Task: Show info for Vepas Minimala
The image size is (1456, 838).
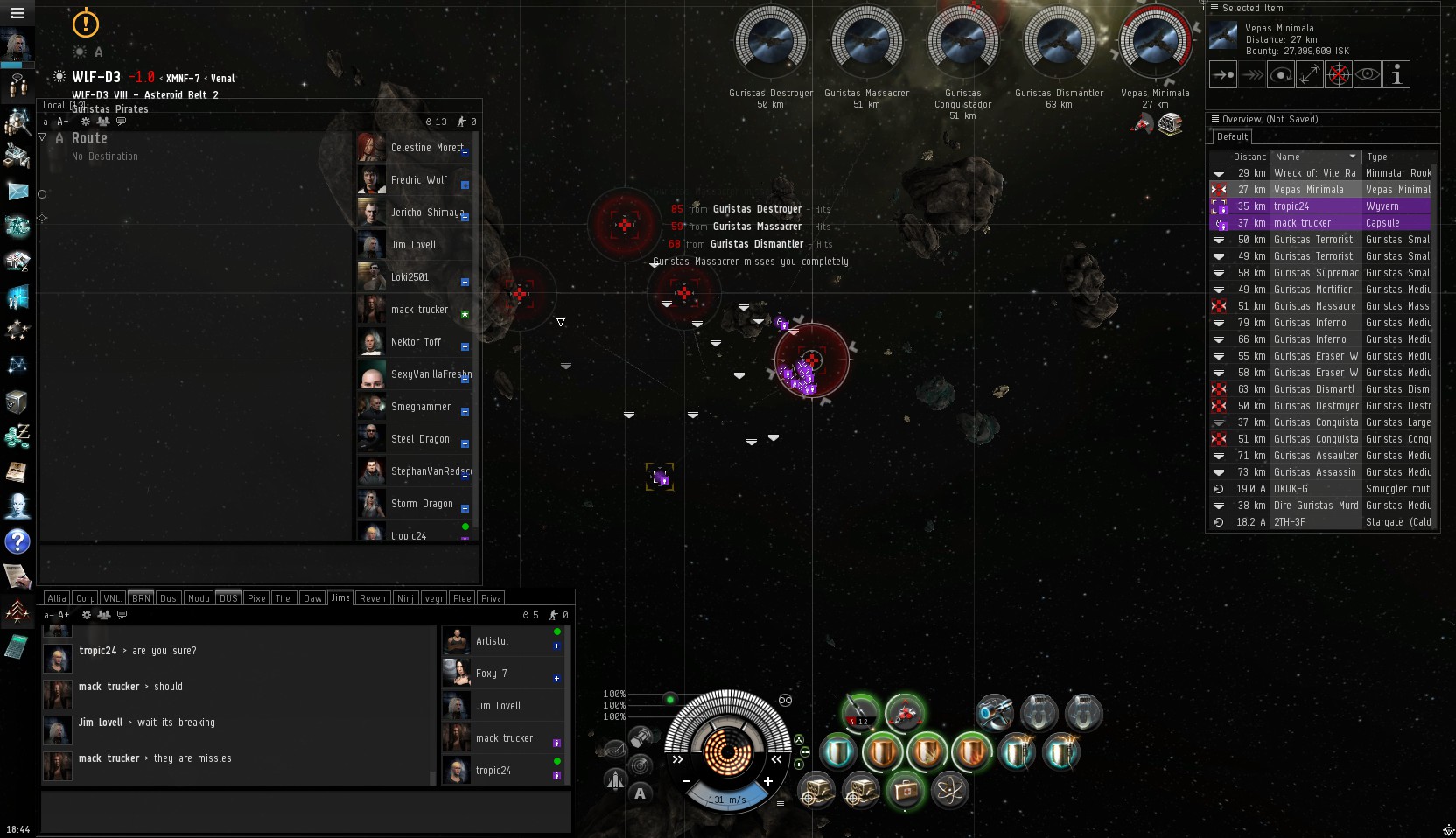Action: pyautogui.click(x=1396, y=75)
